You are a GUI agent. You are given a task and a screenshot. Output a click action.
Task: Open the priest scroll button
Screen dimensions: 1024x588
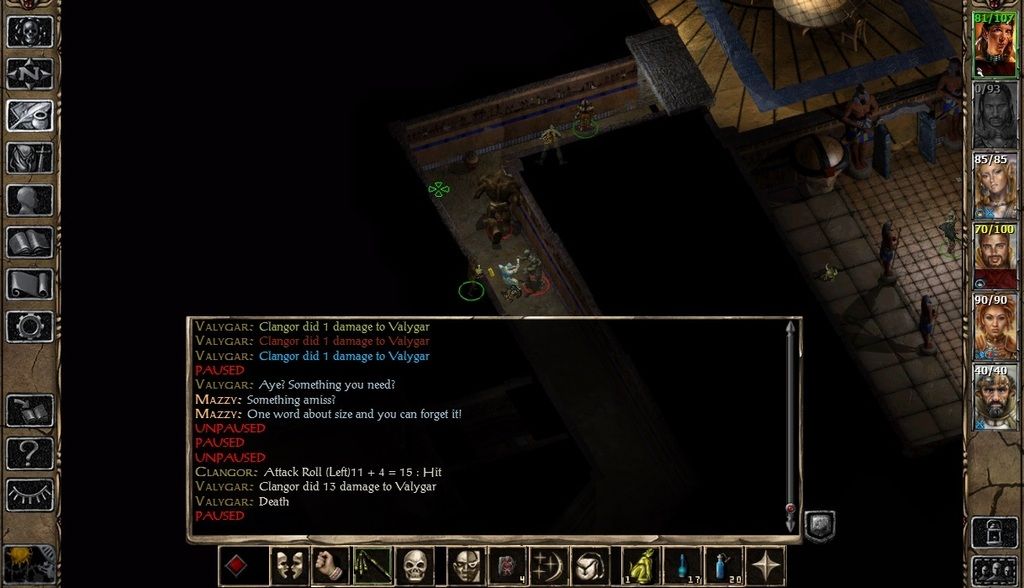(x=30, y=284)
